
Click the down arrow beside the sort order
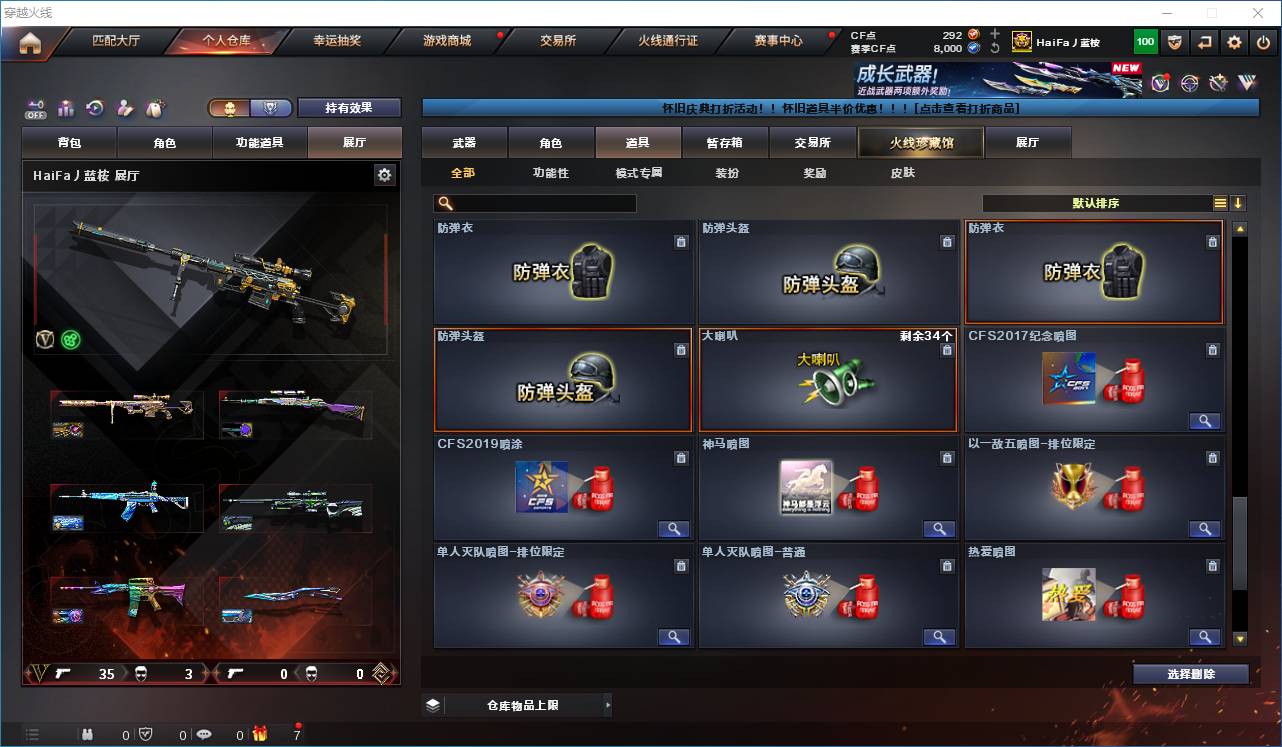(x=1240, y=203)
